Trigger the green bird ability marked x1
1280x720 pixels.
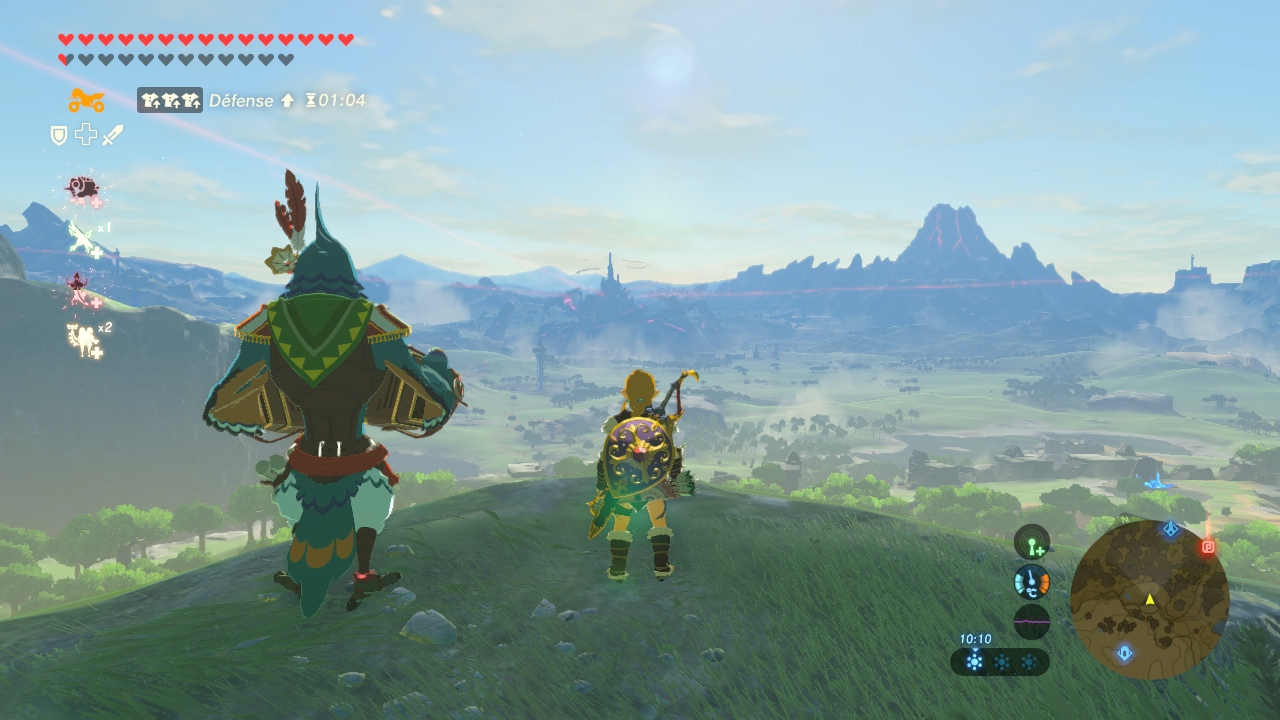coord(83,240)
